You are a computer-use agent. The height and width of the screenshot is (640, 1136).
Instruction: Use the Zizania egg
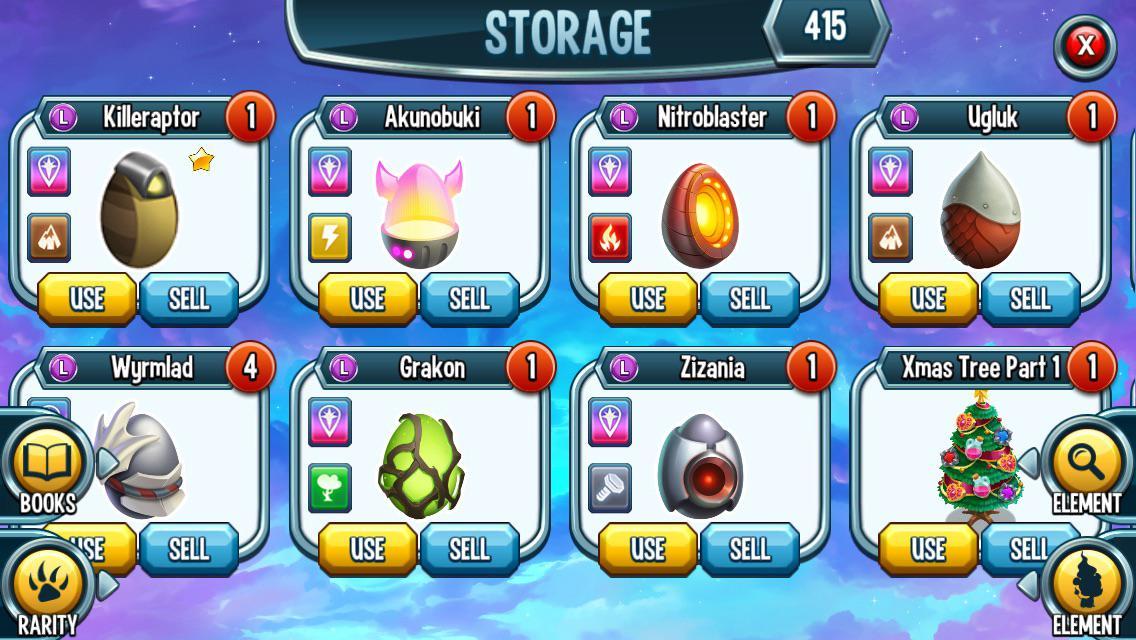point(647,548)
